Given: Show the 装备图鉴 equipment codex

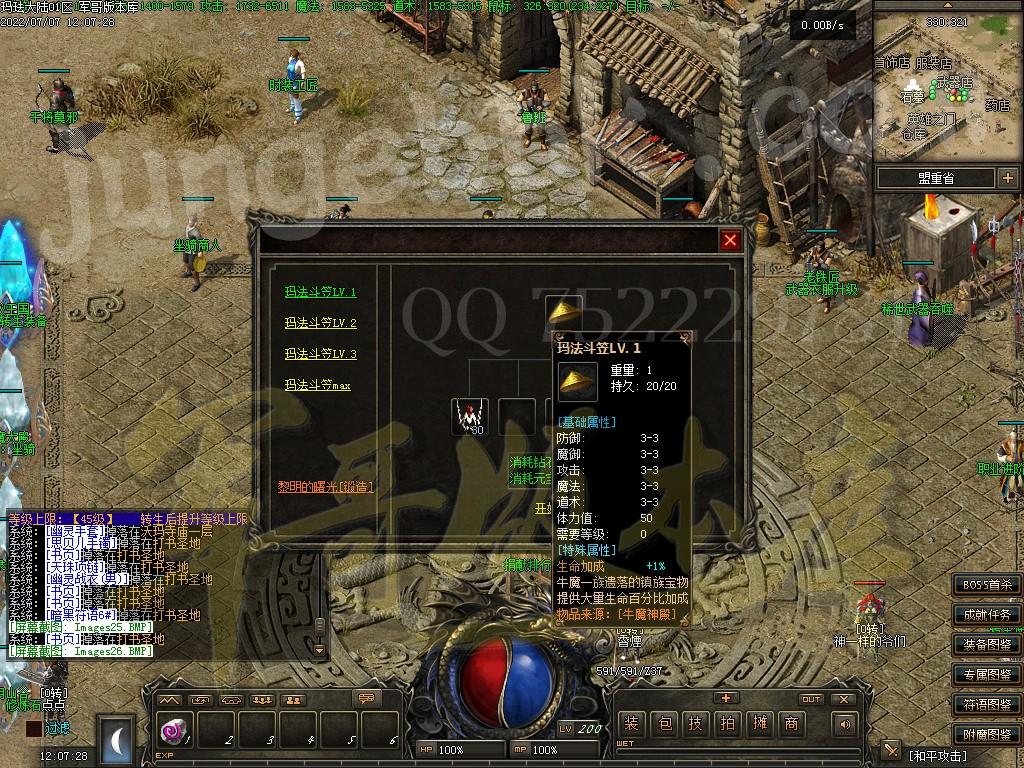Looking at the screenshot, I should 987,644.
